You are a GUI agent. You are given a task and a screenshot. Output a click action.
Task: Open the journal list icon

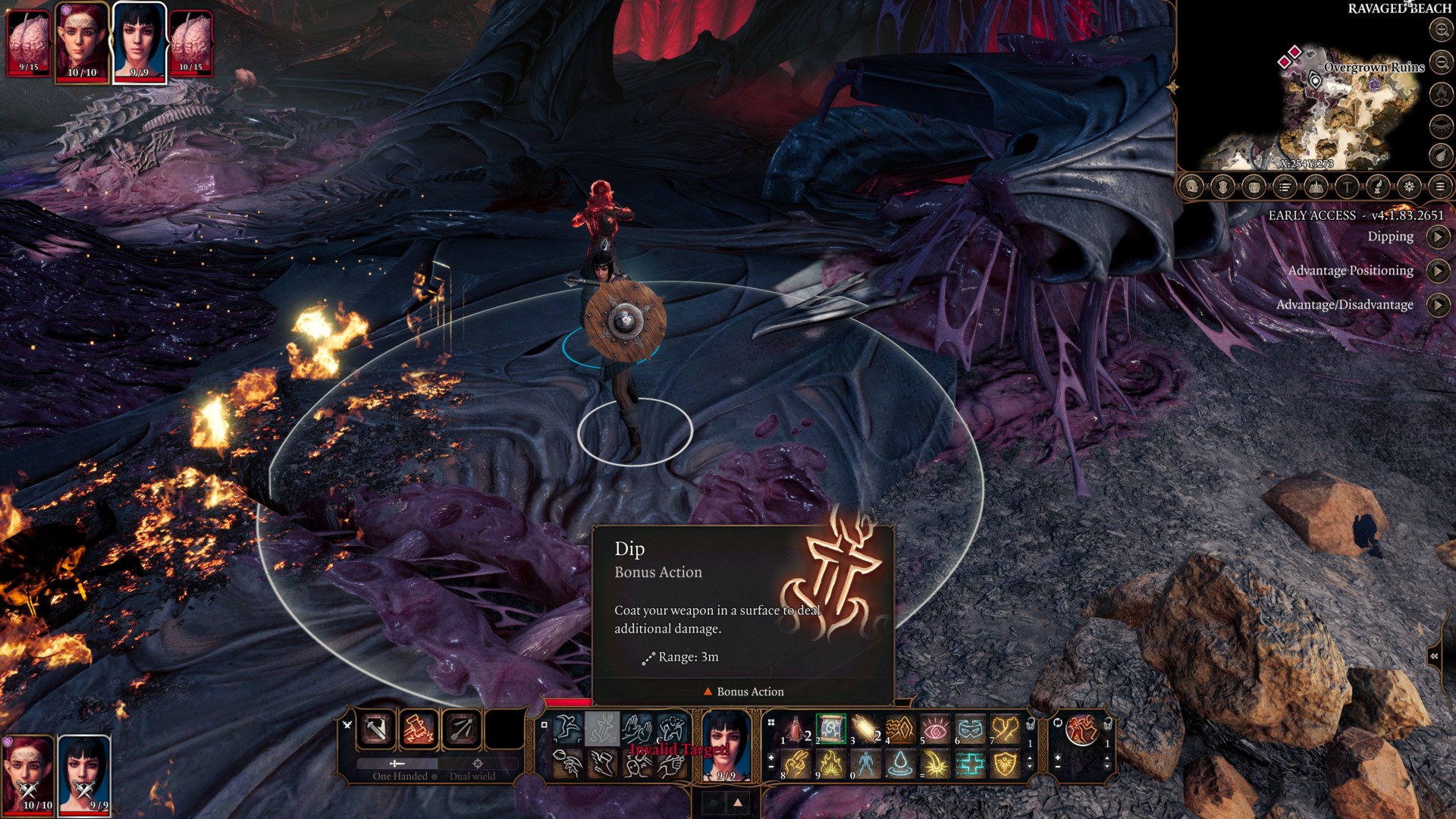tap(1285, 187)
